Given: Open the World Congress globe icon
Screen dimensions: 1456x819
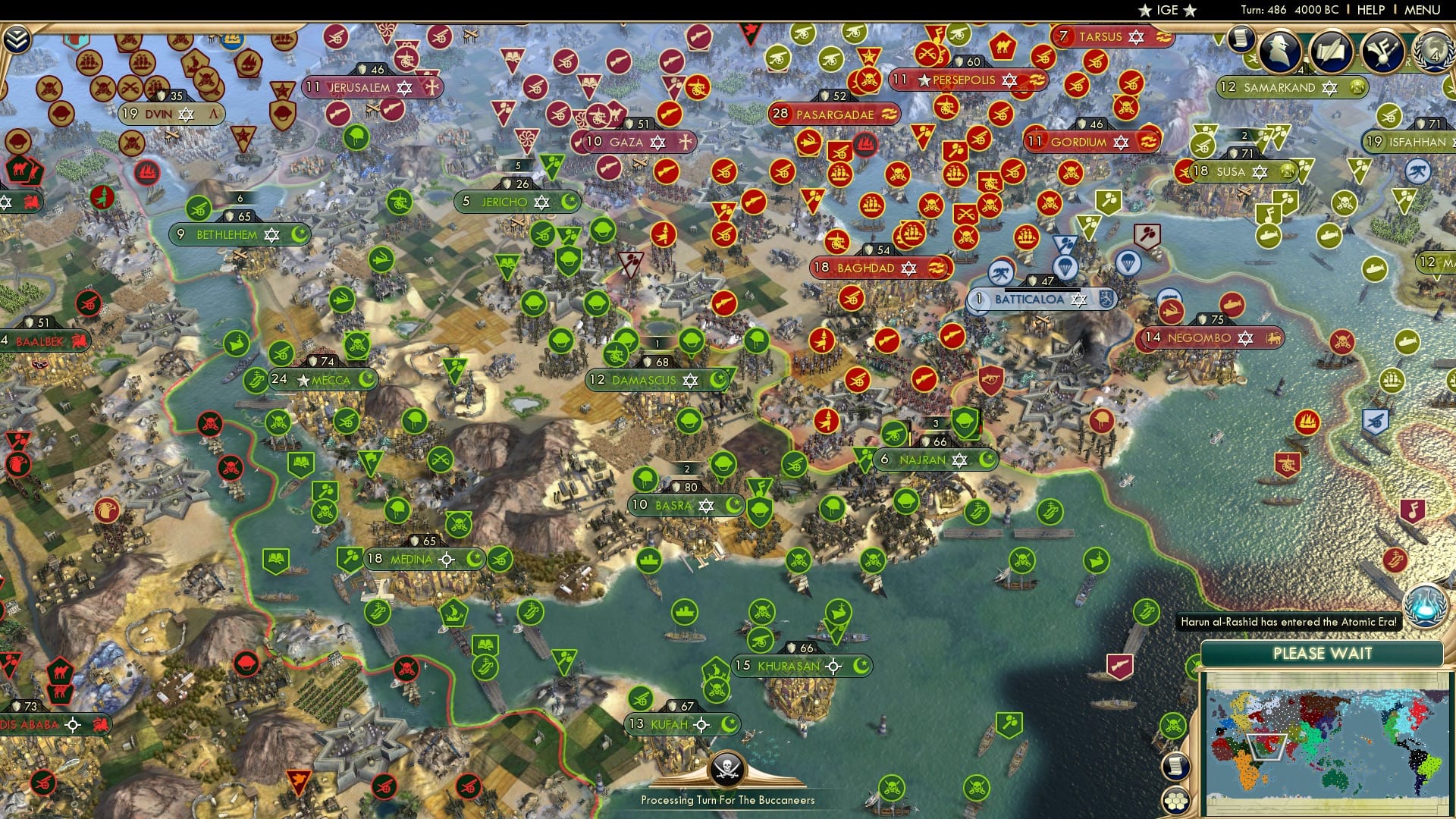Looking at the screenshot, I should click(1433, 52).
